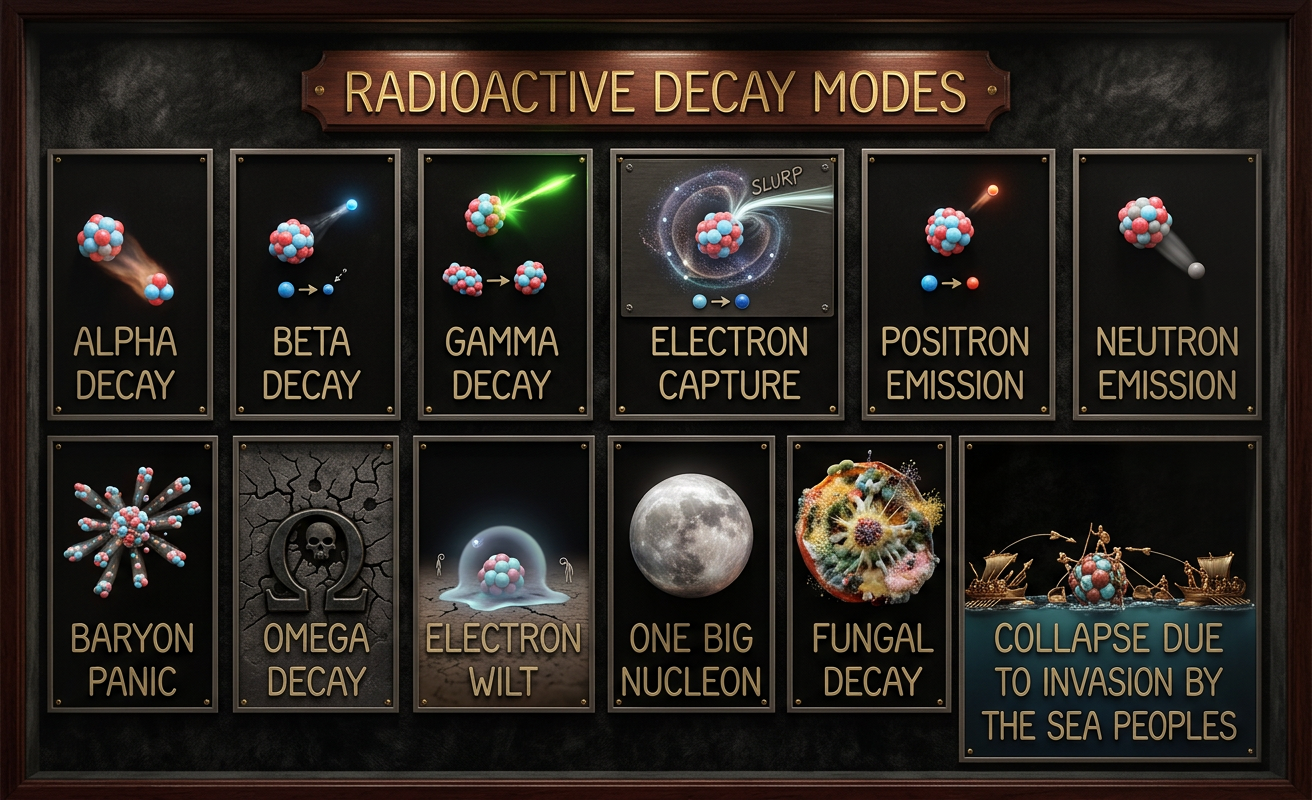Pick the Electron Wilt card
Screen dimensions: 1312x800
point(504,573)
